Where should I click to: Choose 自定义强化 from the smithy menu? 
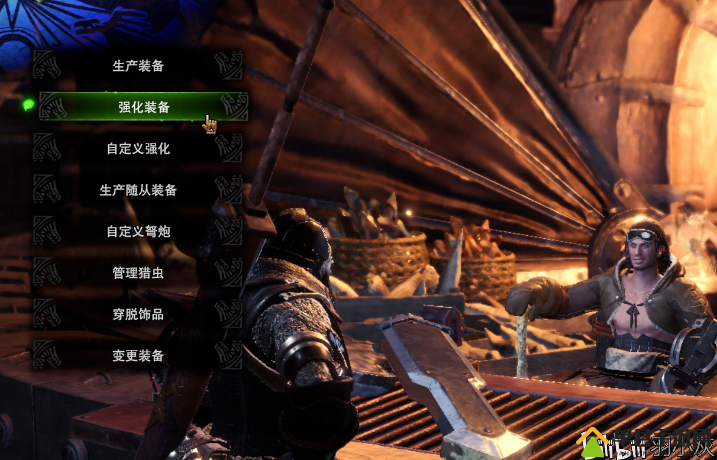click(x=138, y=149)
